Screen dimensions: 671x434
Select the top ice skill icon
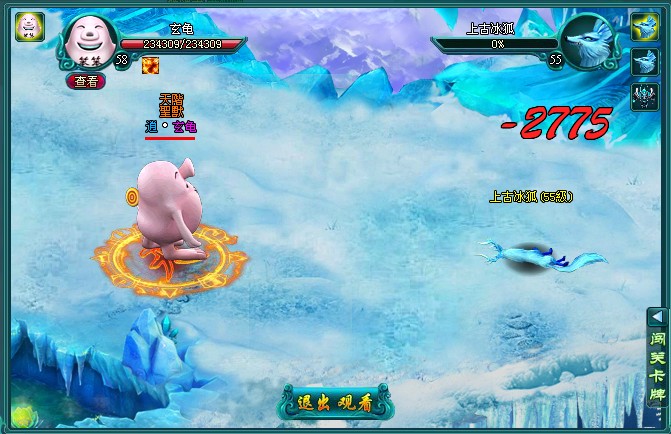tap(642, 26)
